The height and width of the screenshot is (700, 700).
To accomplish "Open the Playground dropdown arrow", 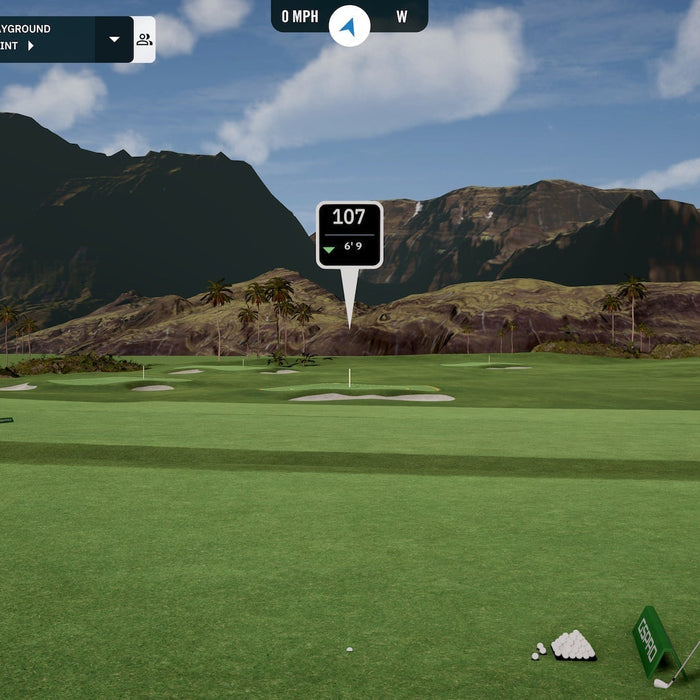I will [x=114, y=40].
